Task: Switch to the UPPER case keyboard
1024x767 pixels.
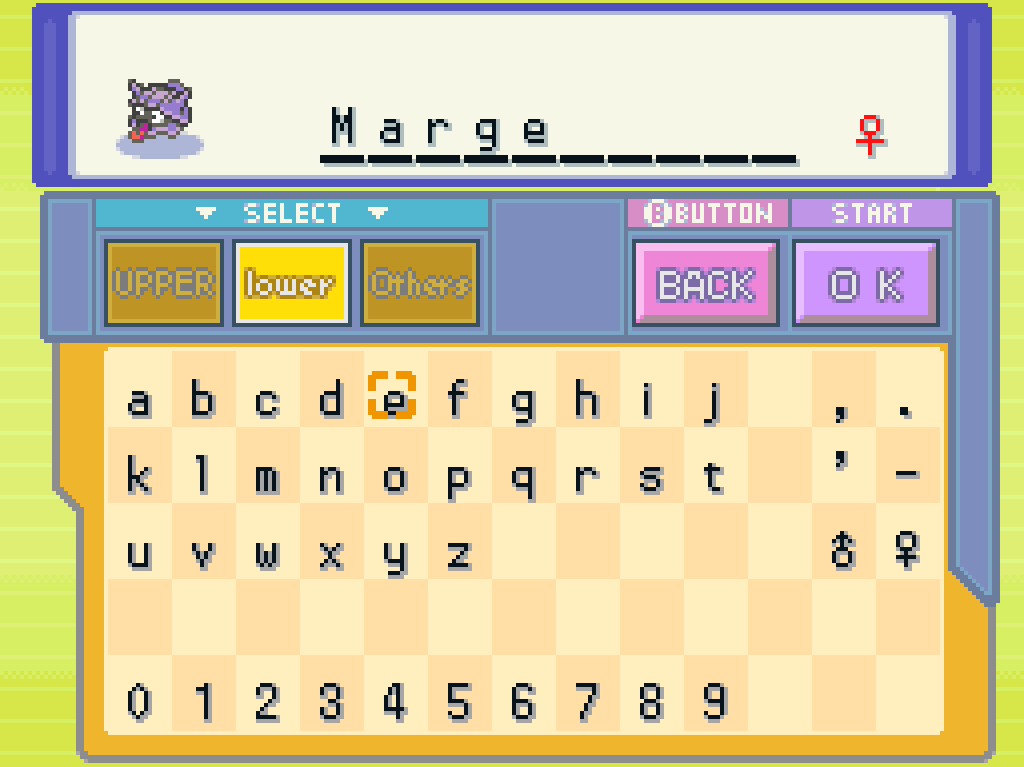Action: tap(163, 284)
